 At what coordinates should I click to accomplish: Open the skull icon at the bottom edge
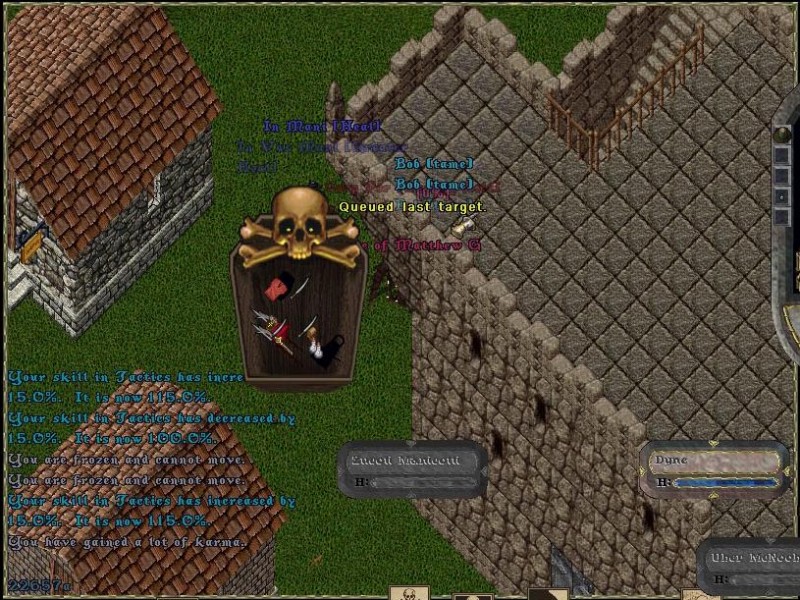(409, 593)
